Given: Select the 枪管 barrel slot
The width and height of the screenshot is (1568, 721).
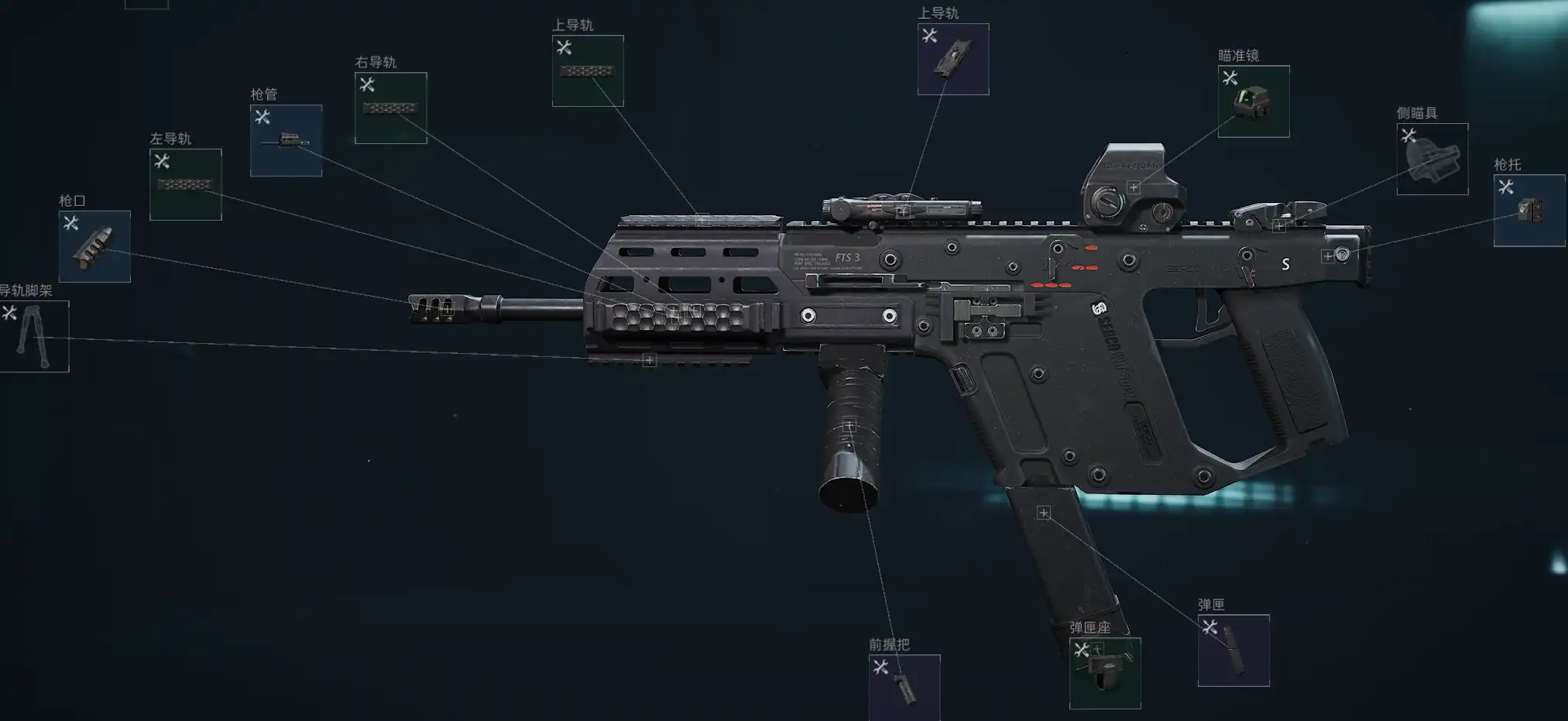Looking at the screenshot, I should point(286,140).
